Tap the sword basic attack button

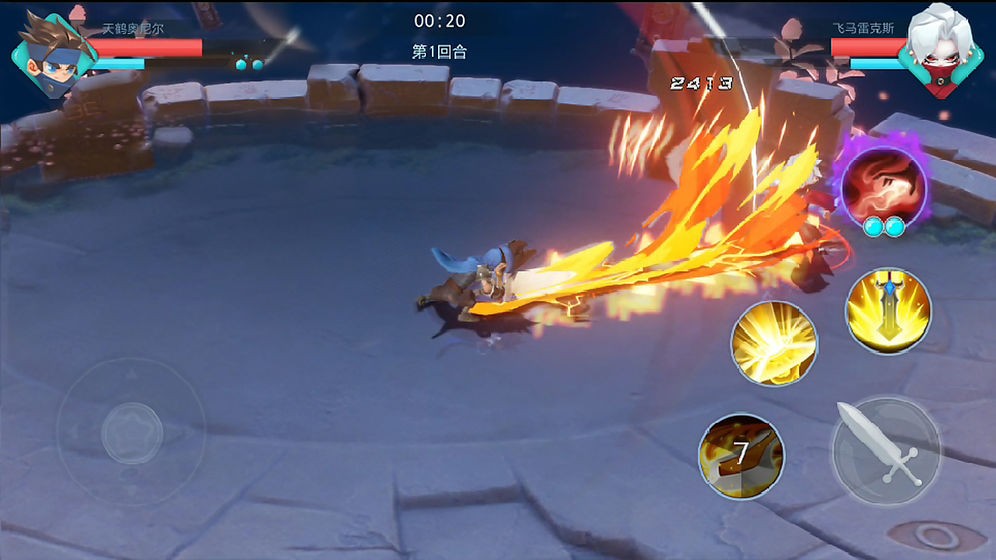pos(886,452)
